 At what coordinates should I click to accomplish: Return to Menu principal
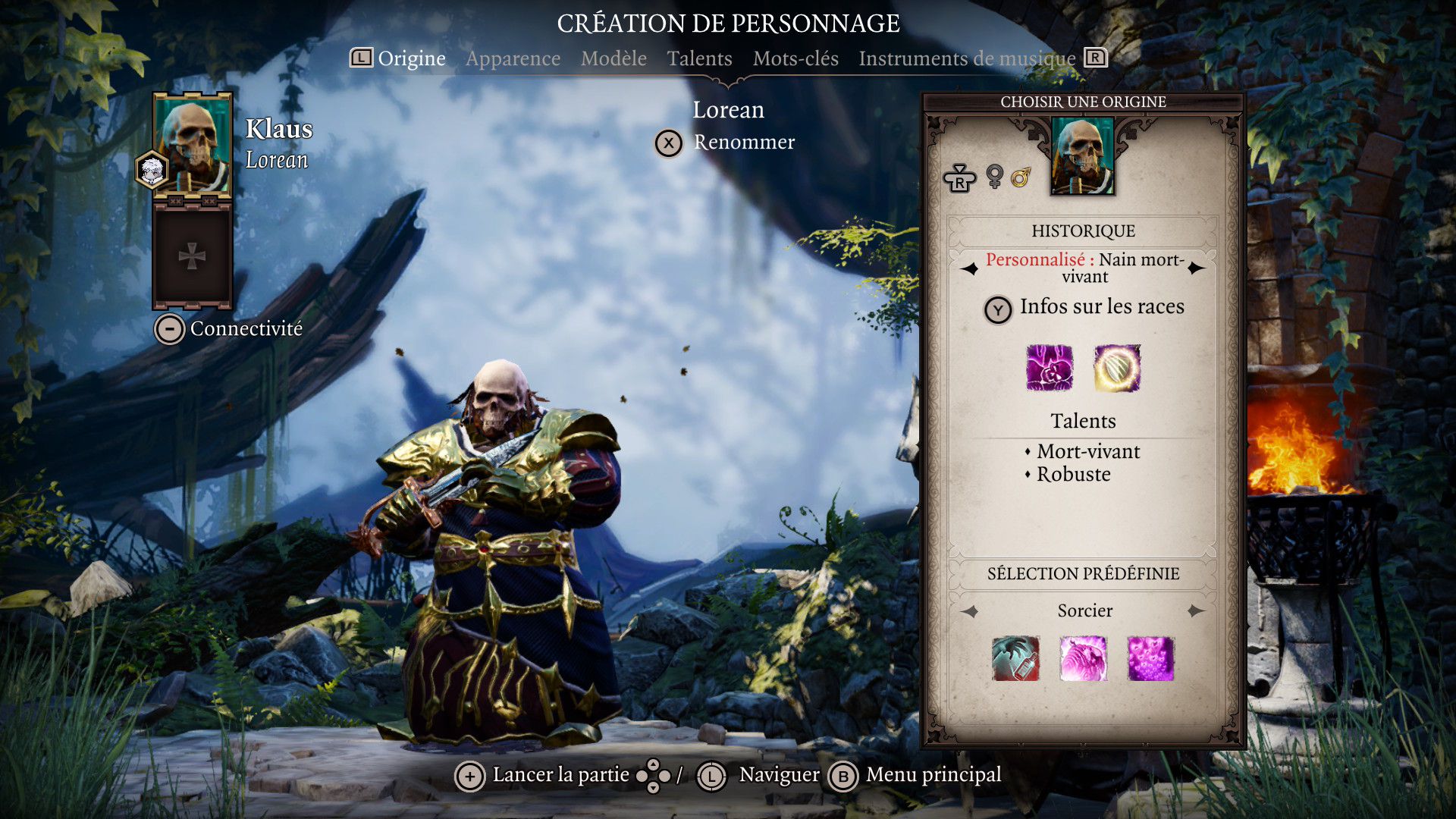(933, 775)
